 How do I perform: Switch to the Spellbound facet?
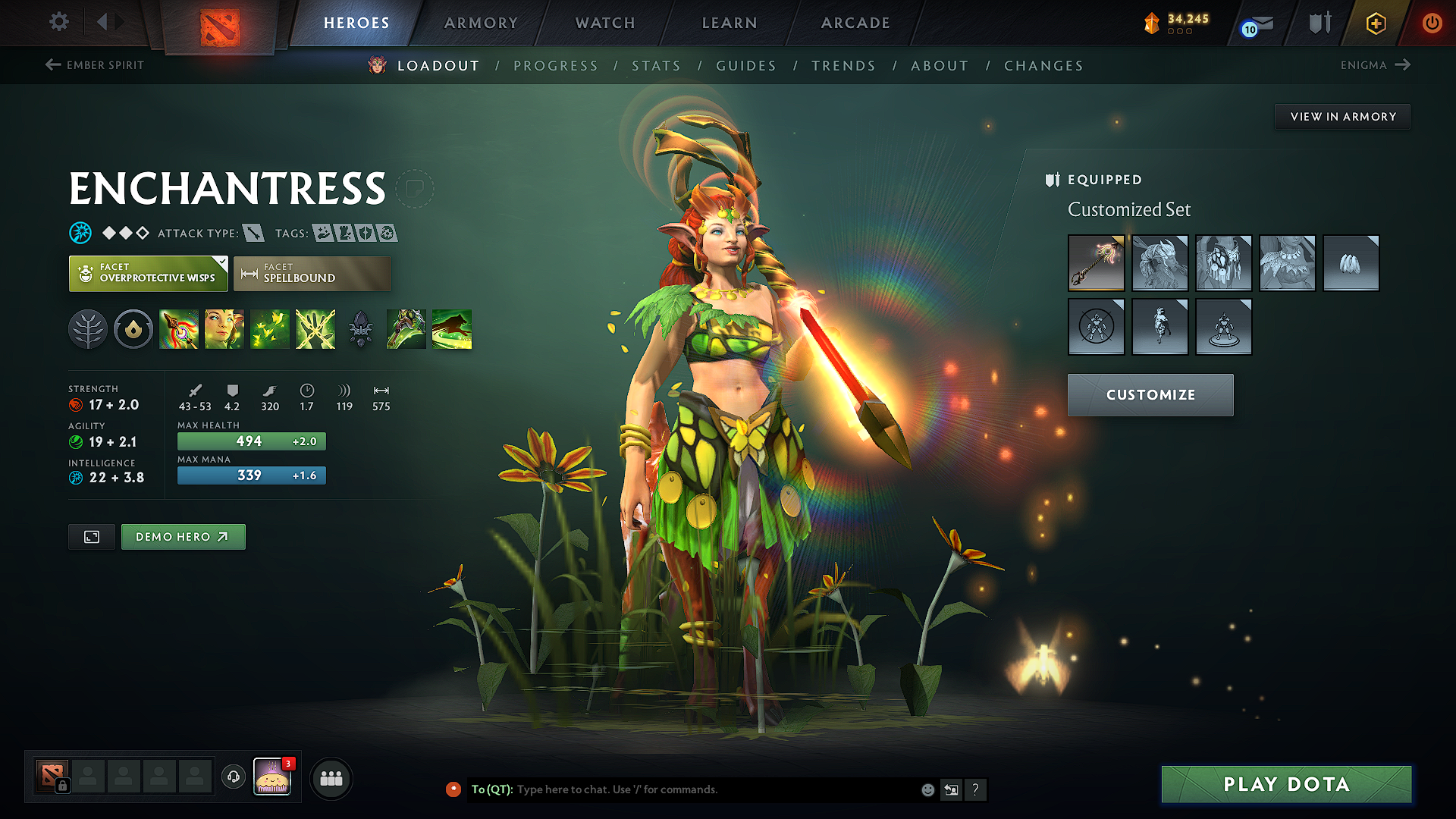tap(312, 273)
